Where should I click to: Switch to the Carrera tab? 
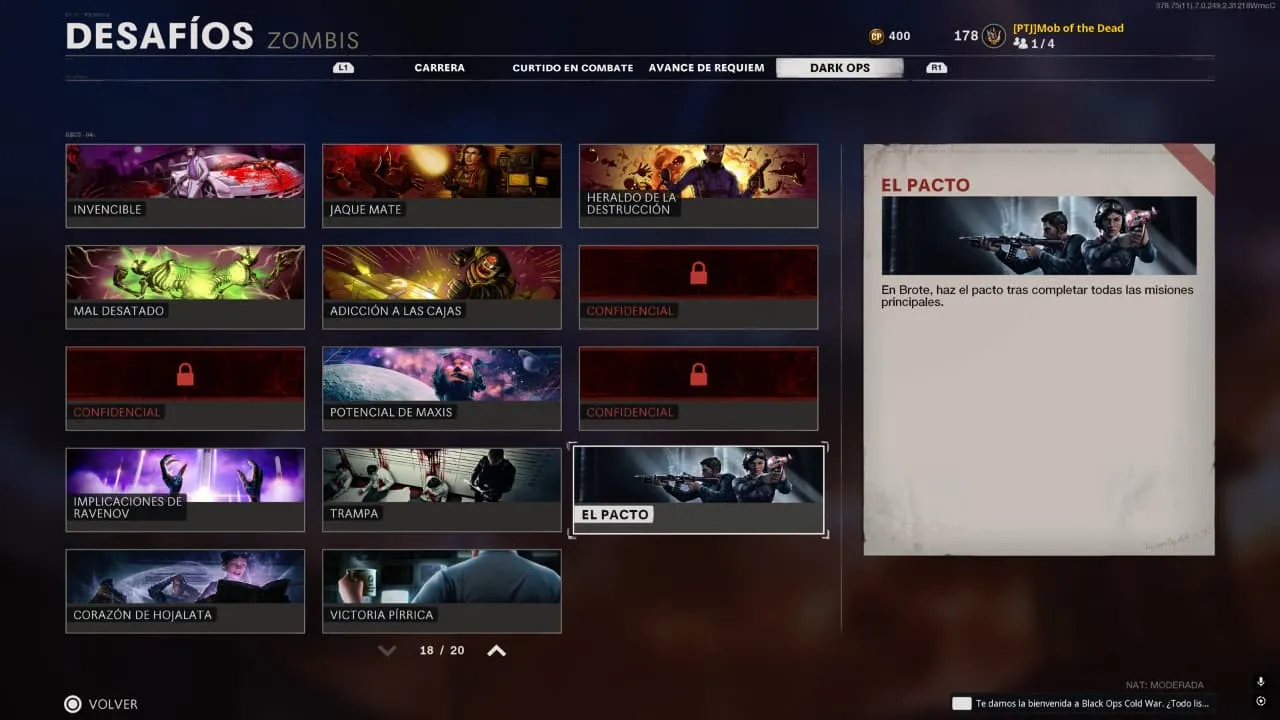[439, 68]
